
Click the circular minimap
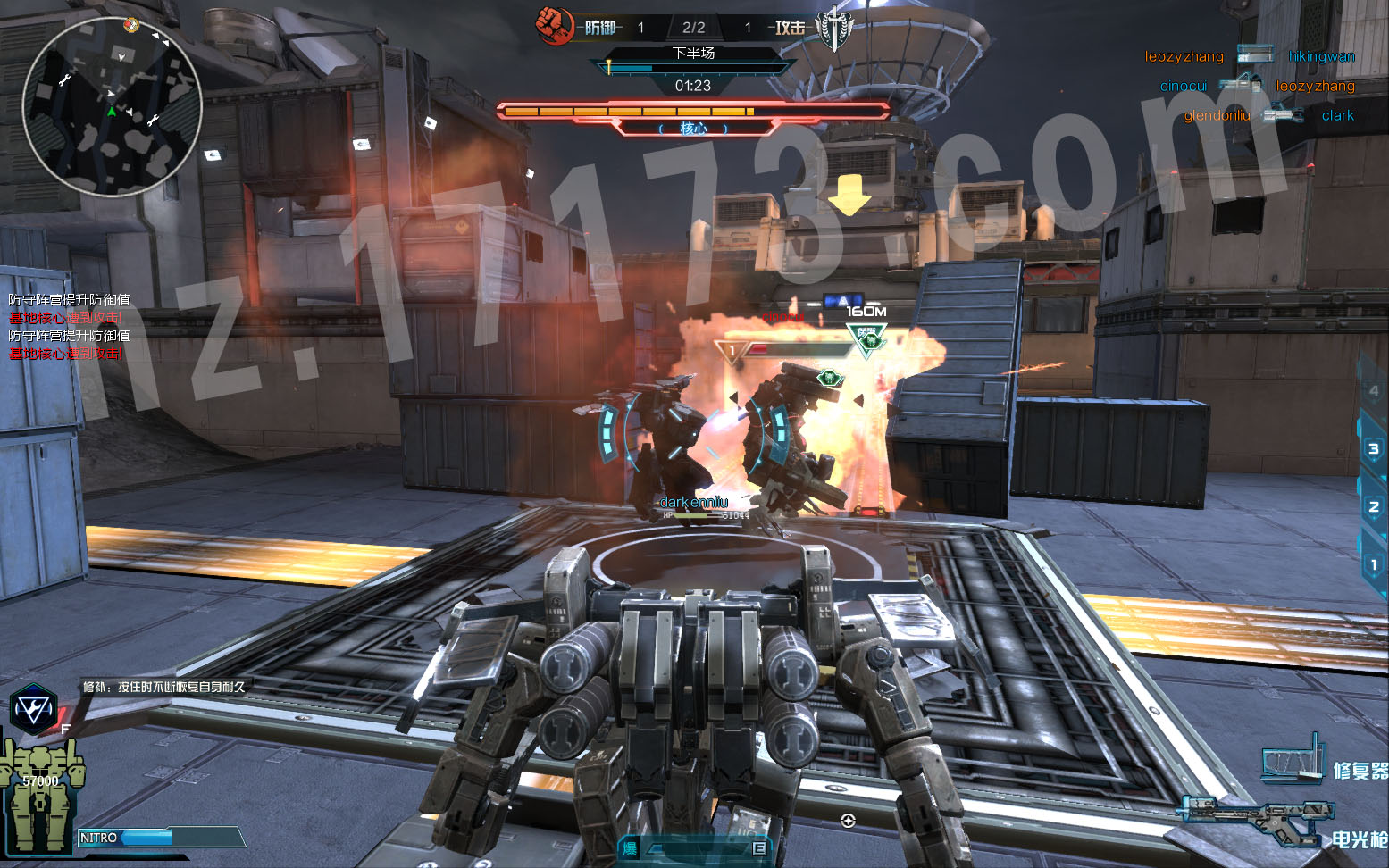click(x=112, y=106)
